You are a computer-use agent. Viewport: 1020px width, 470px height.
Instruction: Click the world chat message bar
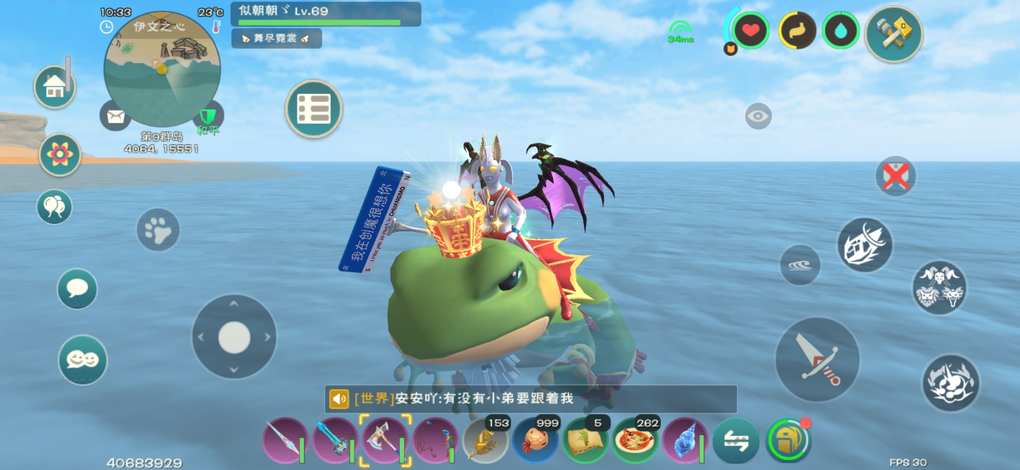530,399
